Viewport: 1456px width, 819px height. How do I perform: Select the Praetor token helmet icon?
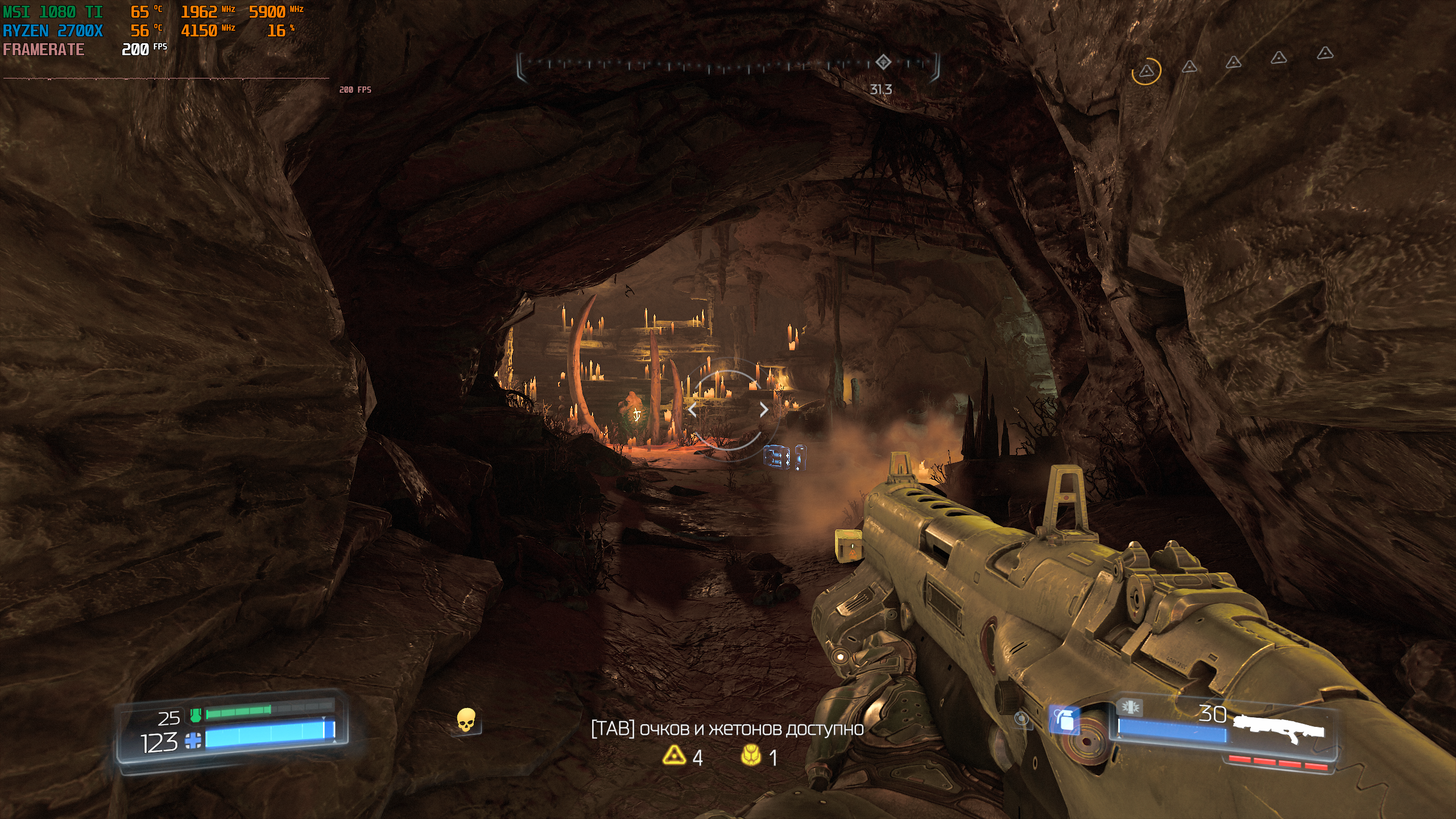point(751,755)
